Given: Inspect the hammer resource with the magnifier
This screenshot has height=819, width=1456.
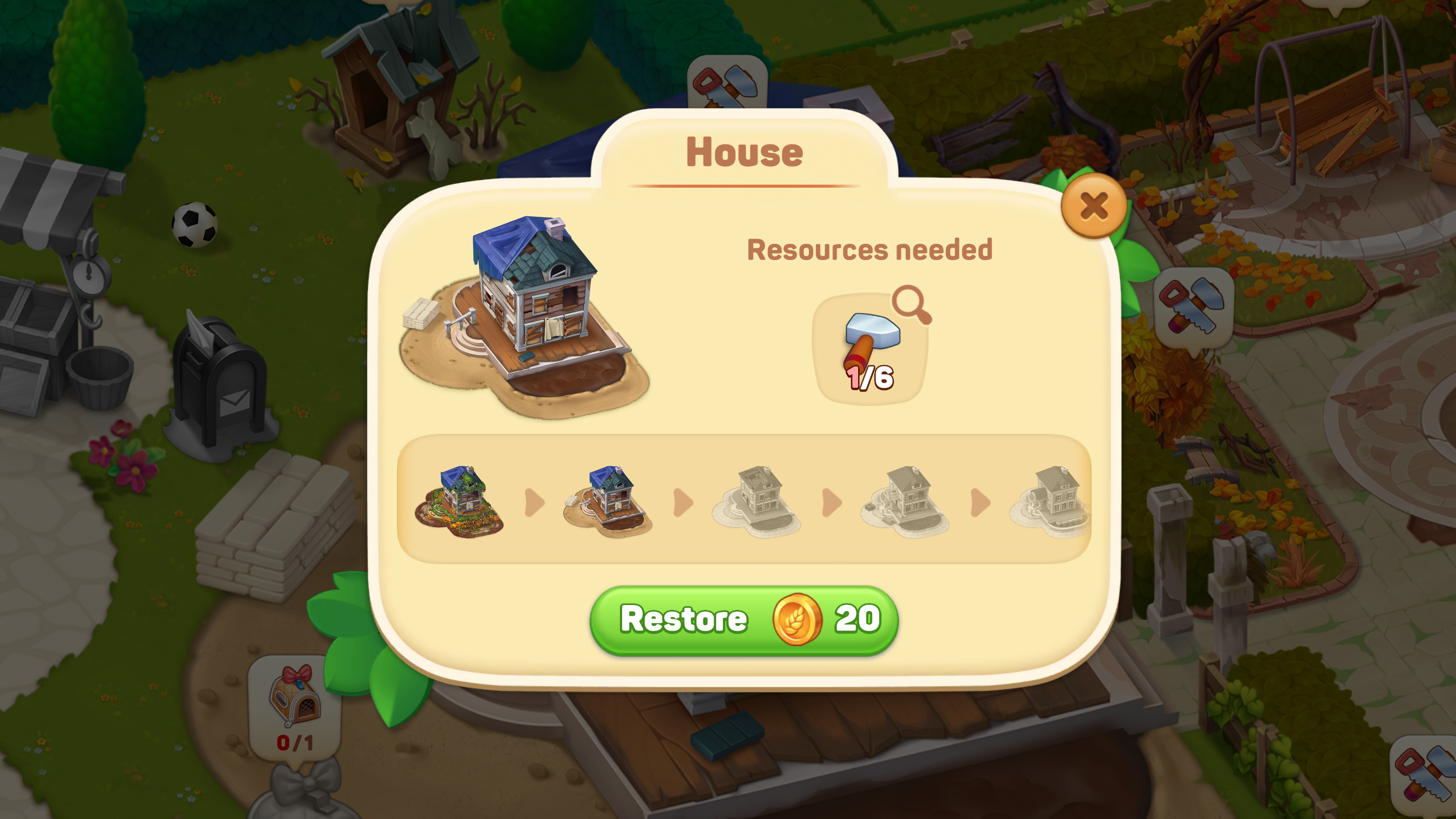Looking at the screenshot, I should [911, 304].
